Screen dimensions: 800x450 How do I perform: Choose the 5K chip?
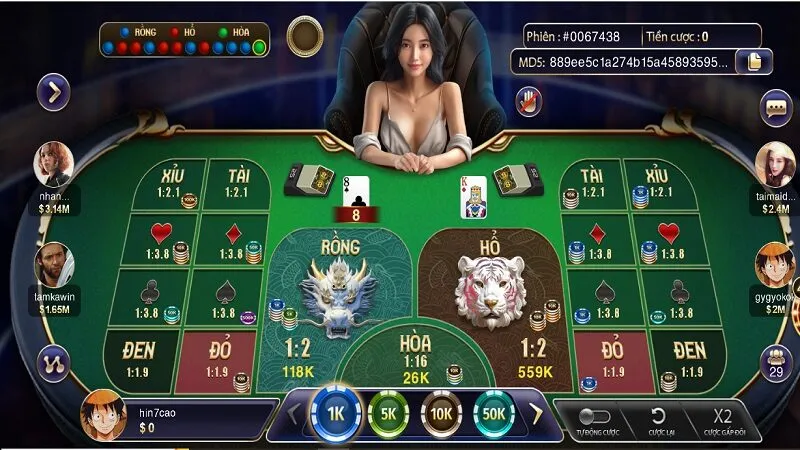(388, 412)
